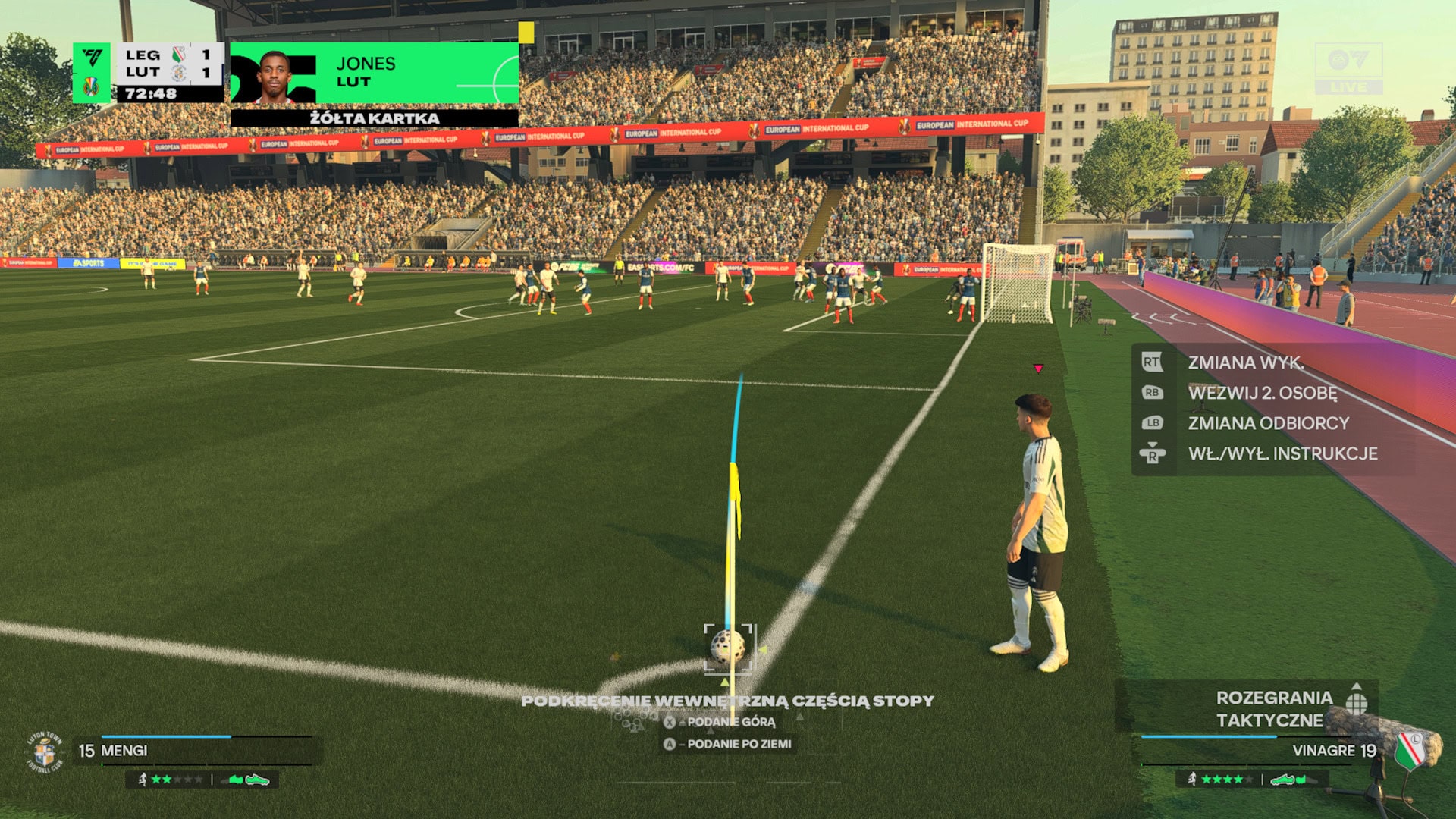The width and height of the screenshot is (1456, 819).
Task: Choose WEZWIJ 2. OSOBĘ in the corner menu
Action: point(1262,393)
